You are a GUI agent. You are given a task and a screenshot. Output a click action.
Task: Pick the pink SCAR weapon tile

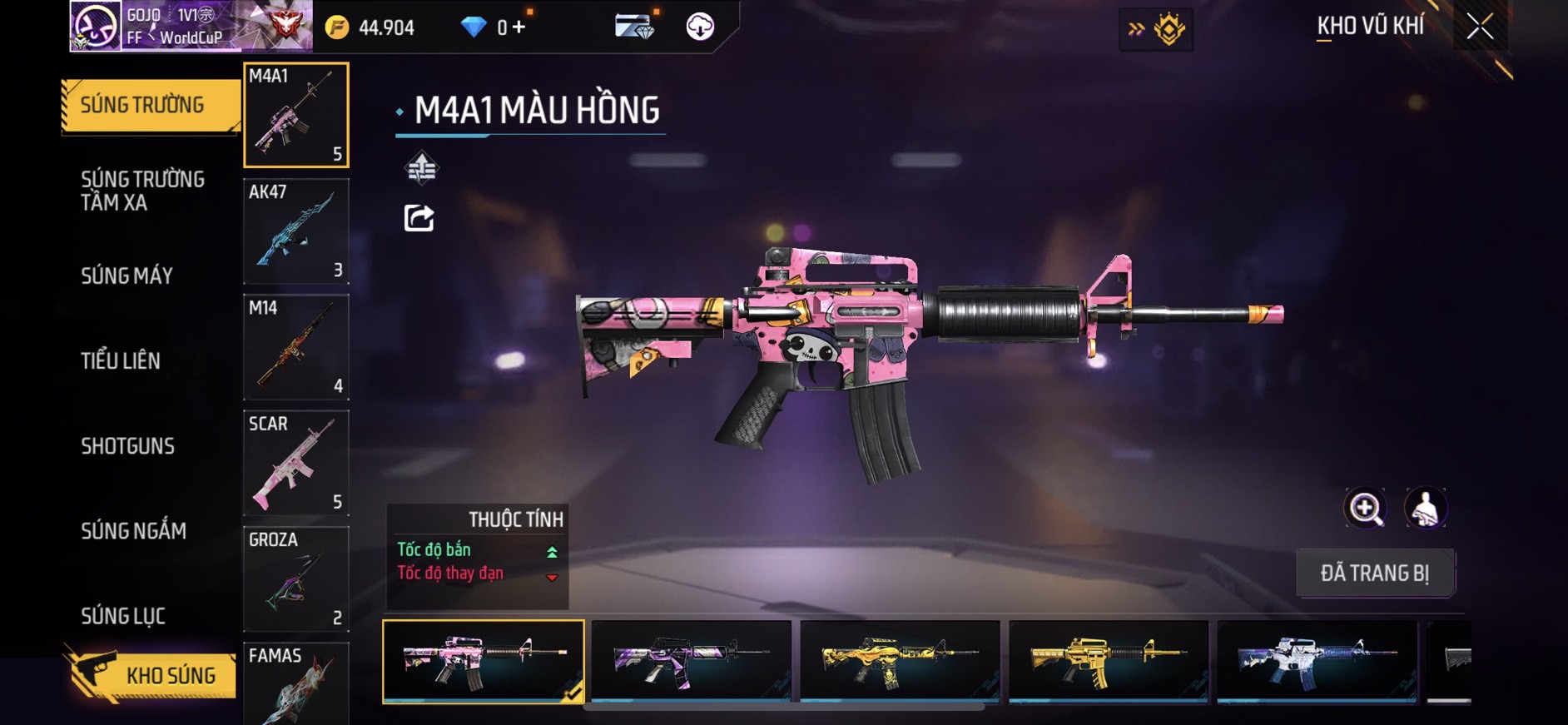(295, 463)
